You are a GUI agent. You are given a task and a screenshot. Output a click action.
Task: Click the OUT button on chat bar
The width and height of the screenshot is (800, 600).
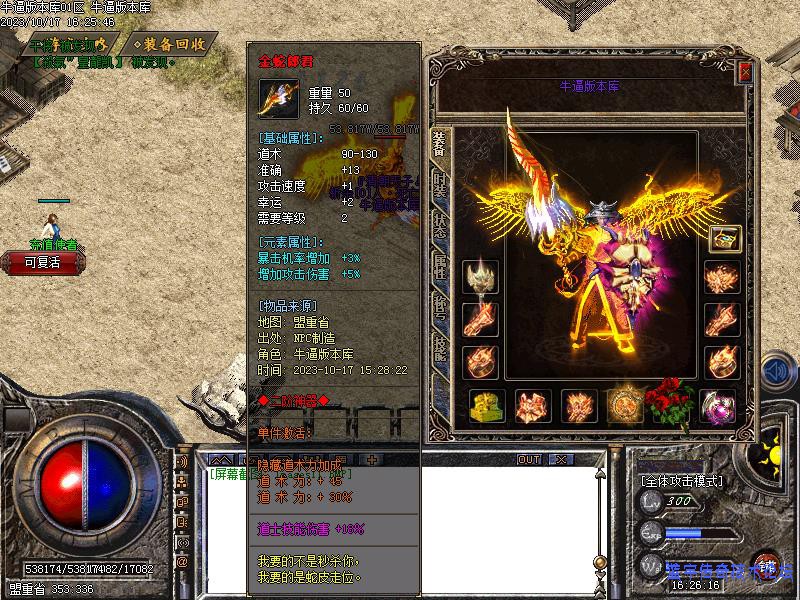529,459
